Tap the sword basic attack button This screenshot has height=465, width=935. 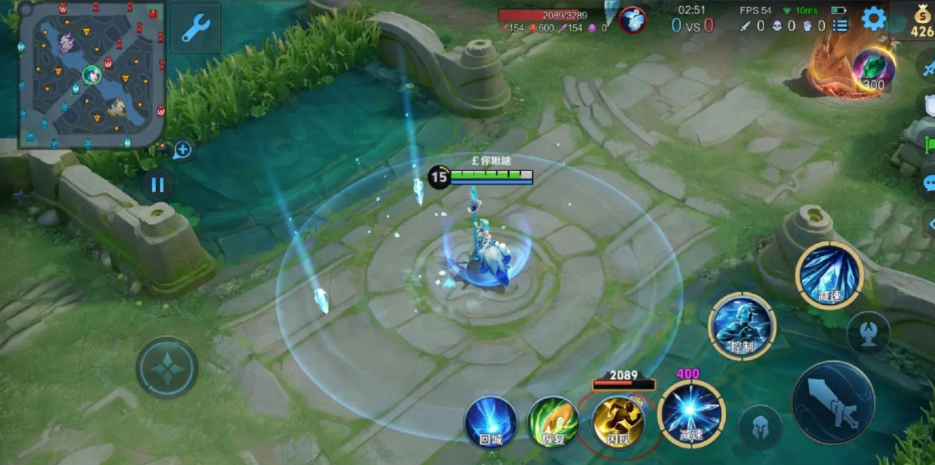pos(833,402)
